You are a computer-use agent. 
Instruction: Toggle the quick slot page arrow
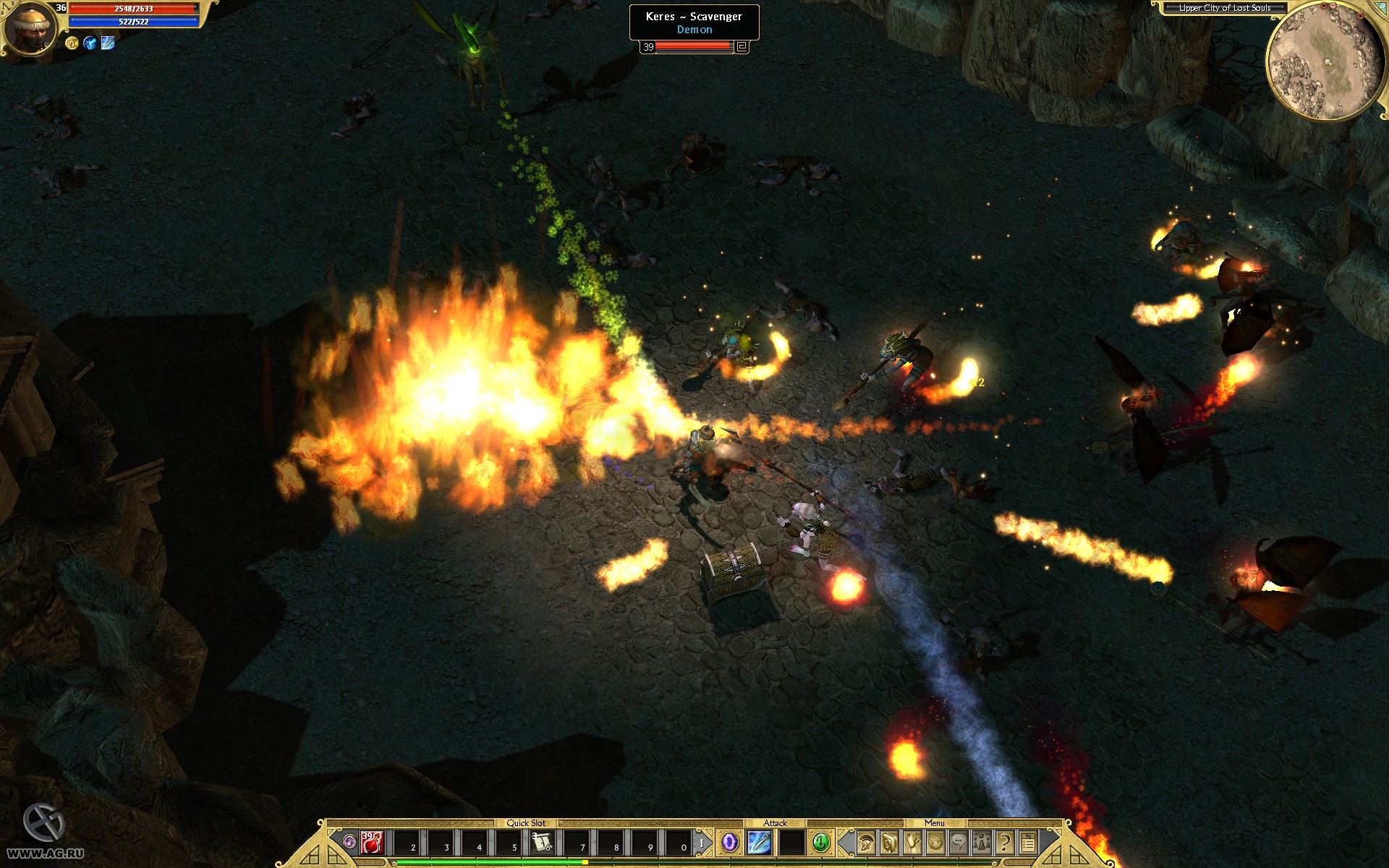pos(701,842)
